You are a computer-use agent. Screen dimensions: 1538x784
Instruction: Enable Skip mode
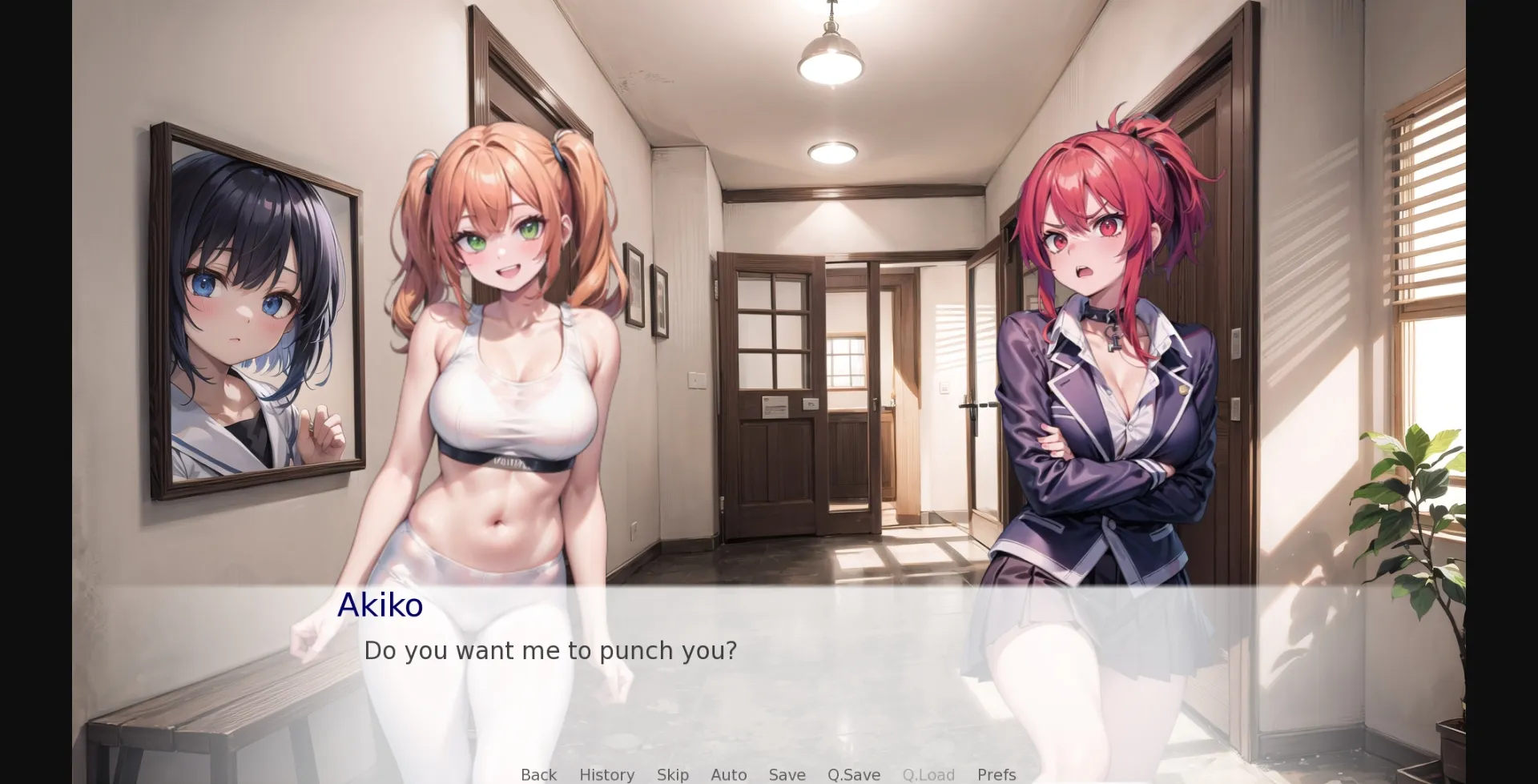672,774
